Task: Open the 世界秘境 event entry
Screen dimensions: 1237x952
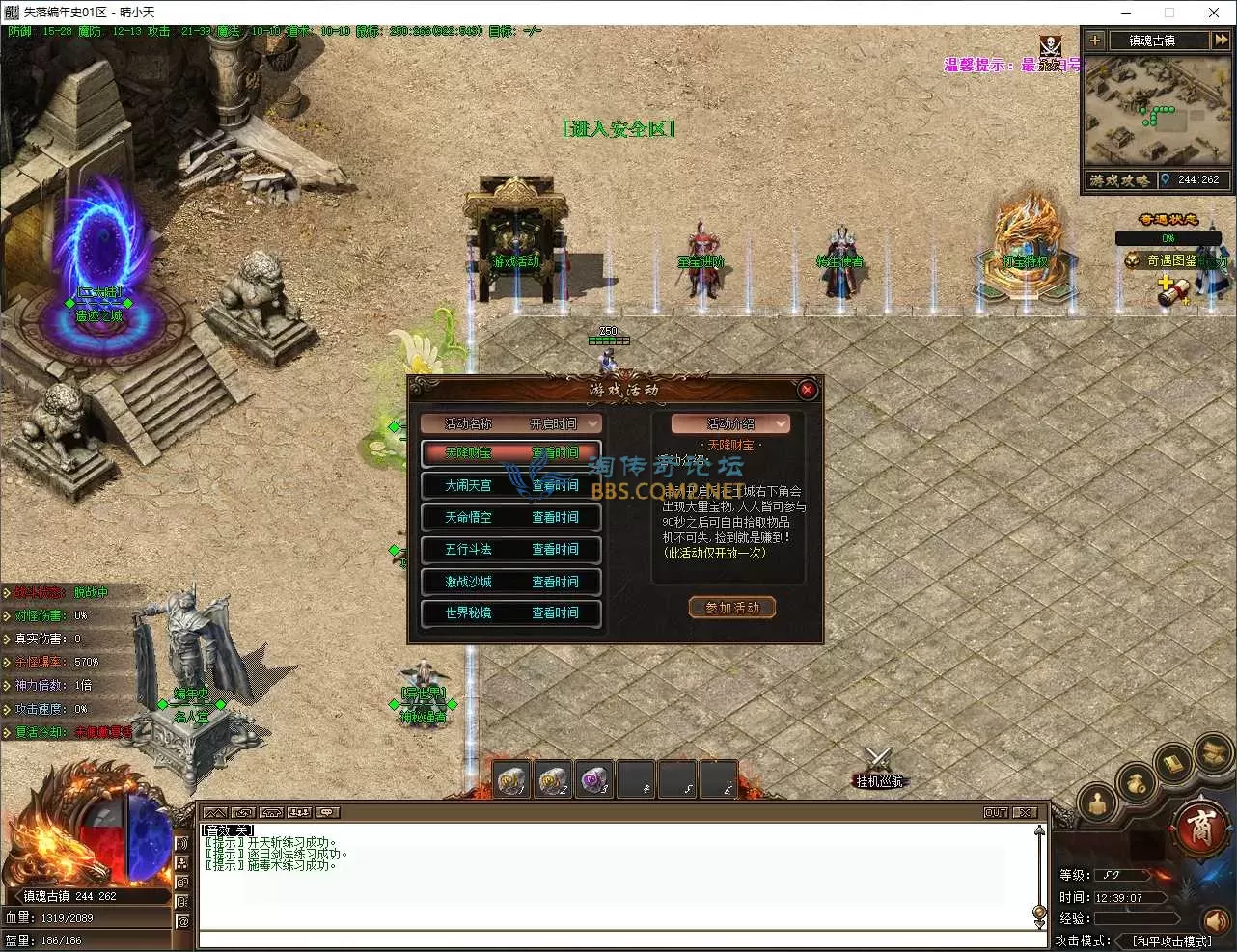Action: click(511, 612)
